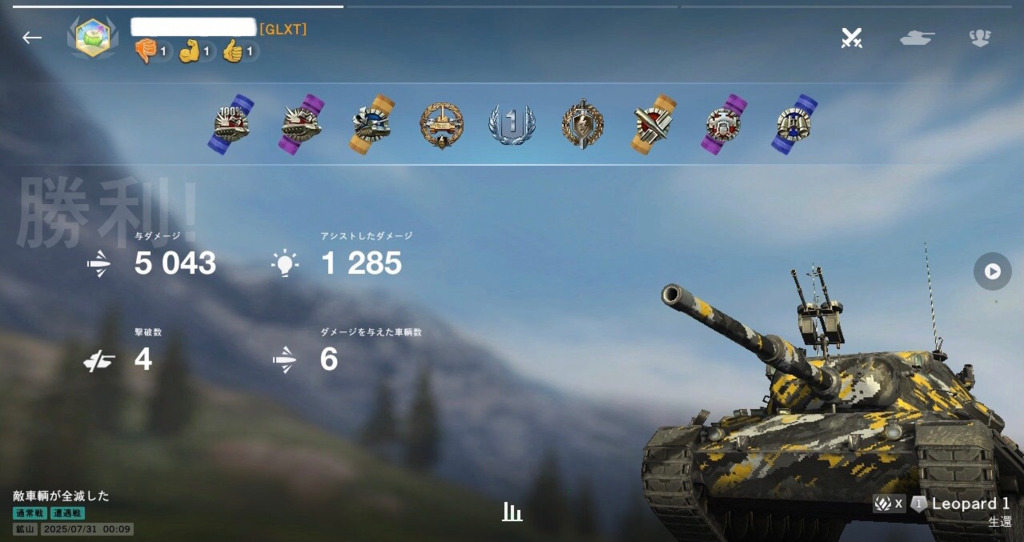1024x542 pixels.
Task: Open the player's hexagonal avatar badge
Action: 92,38
